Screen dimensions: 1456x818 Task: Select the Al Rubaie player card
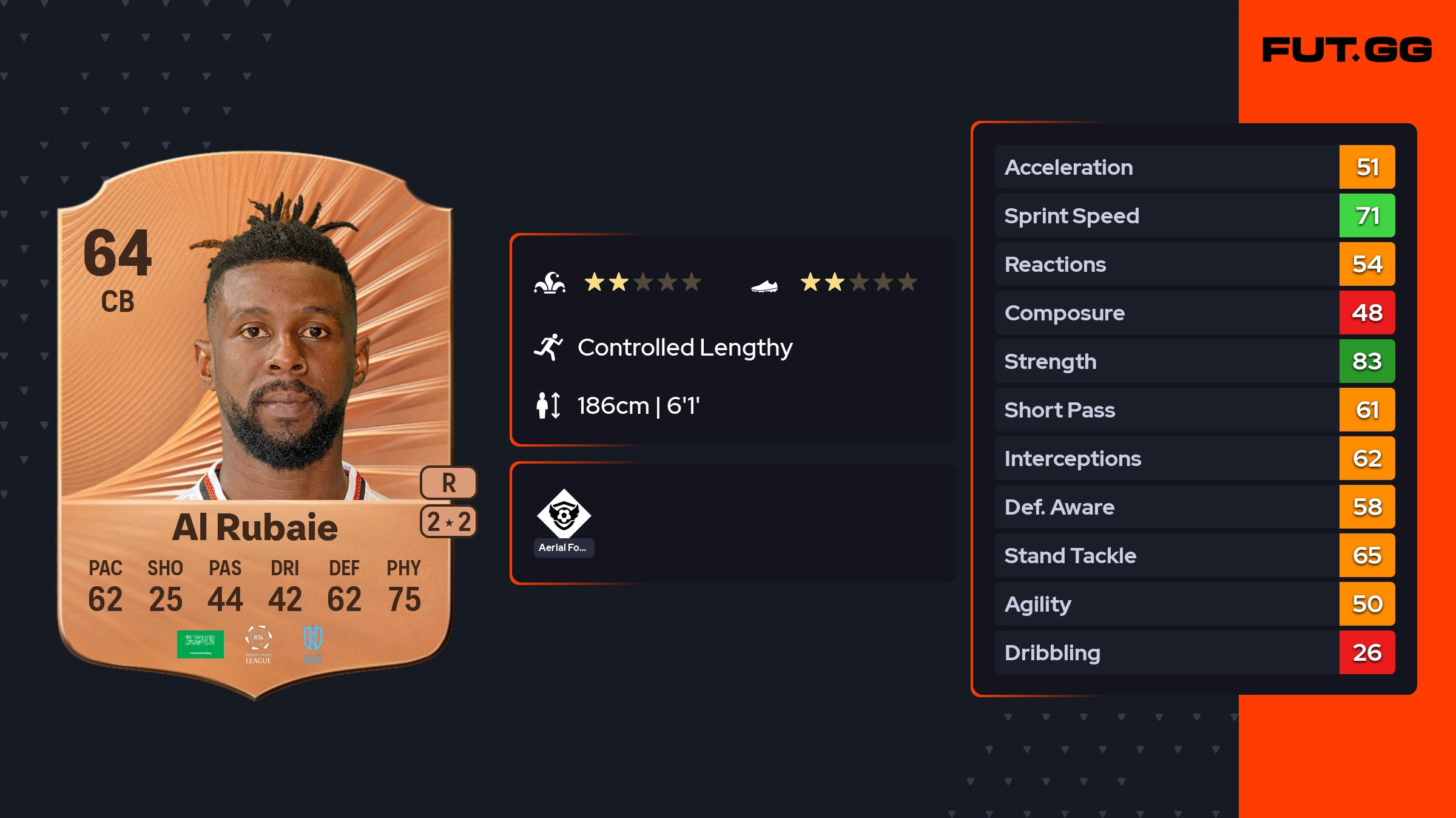click(255, 425)
